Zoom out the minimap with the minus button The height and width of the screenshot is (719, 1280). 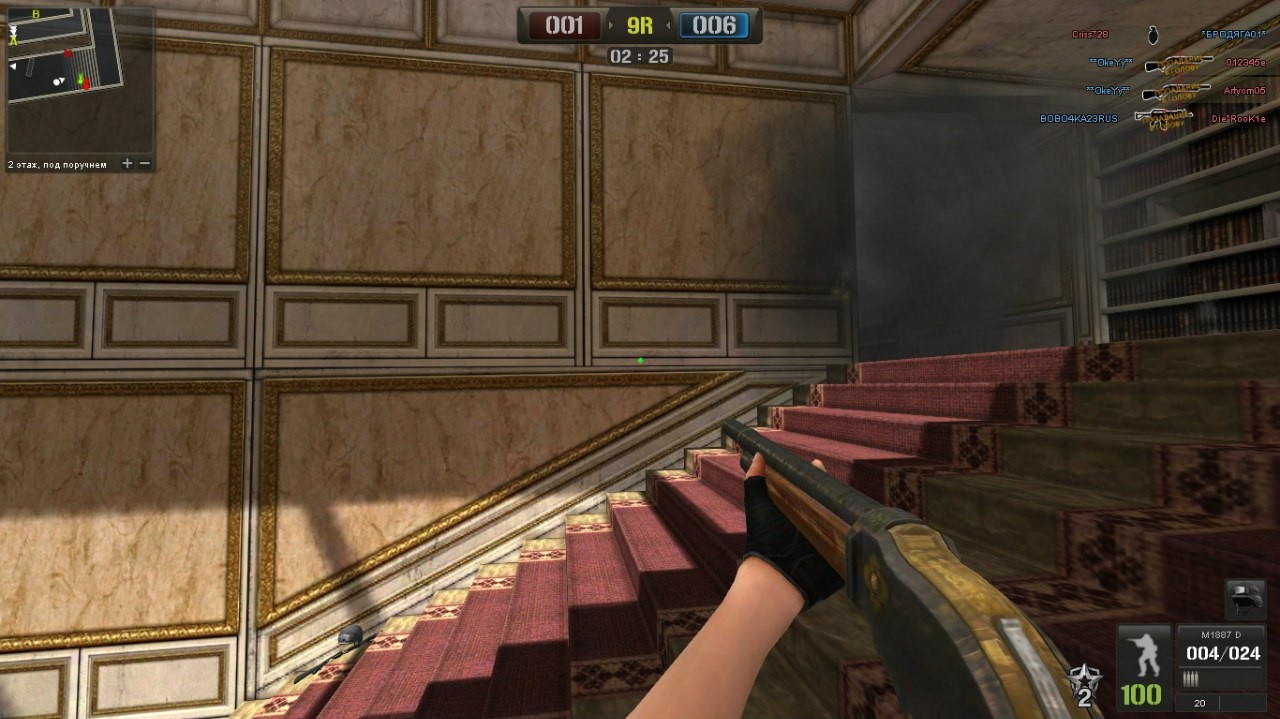[x=145, y=163]
